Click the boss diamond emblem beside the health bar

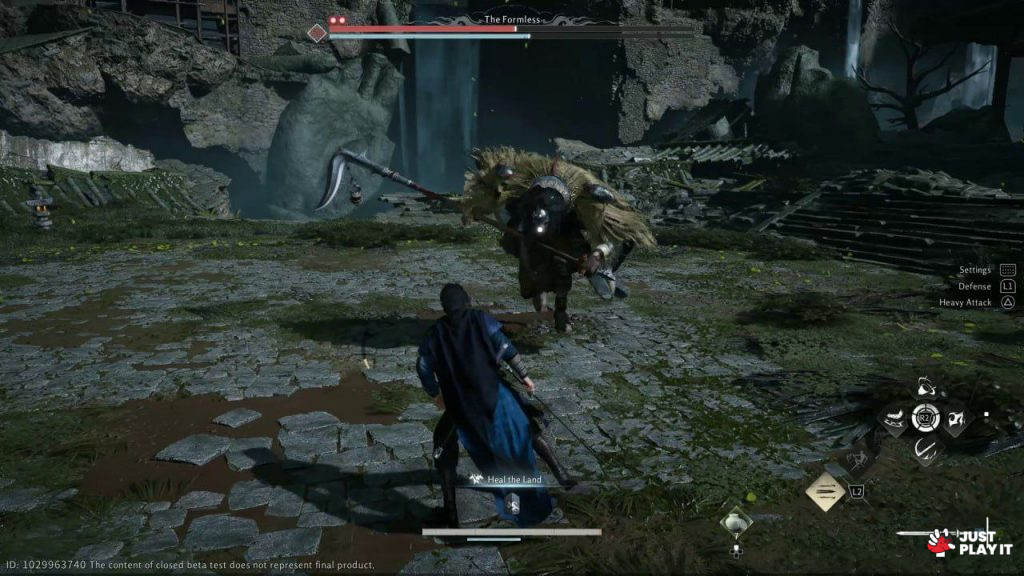coord(317,33)
